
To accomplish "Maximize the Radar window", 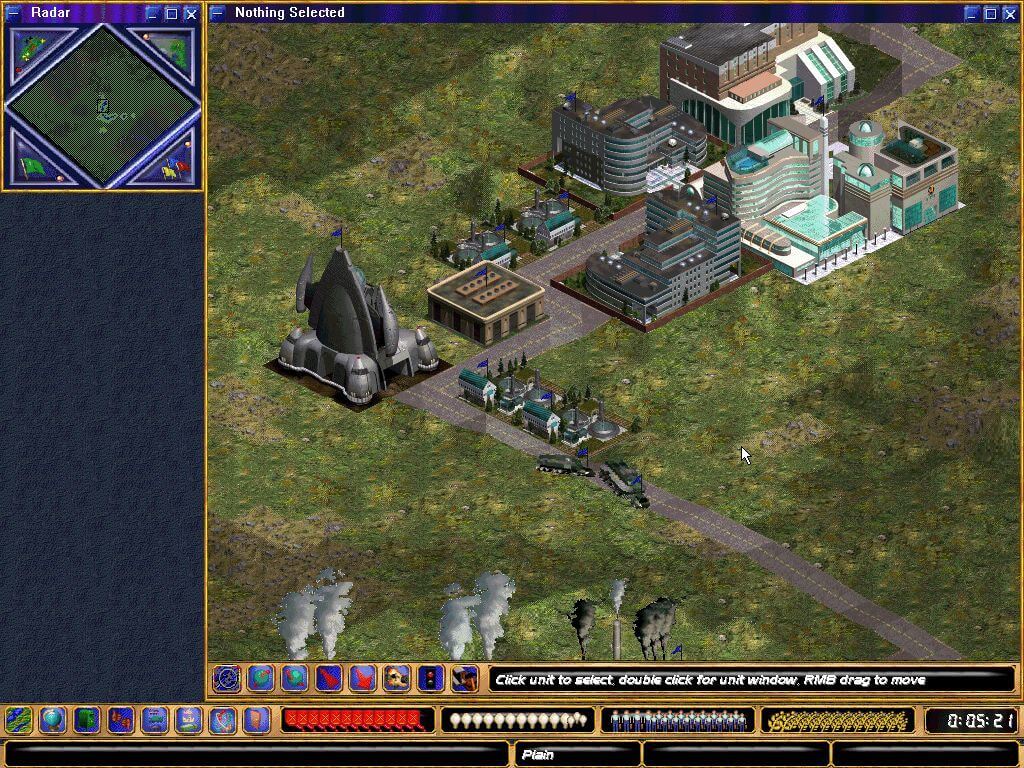I will click(171, 14).
